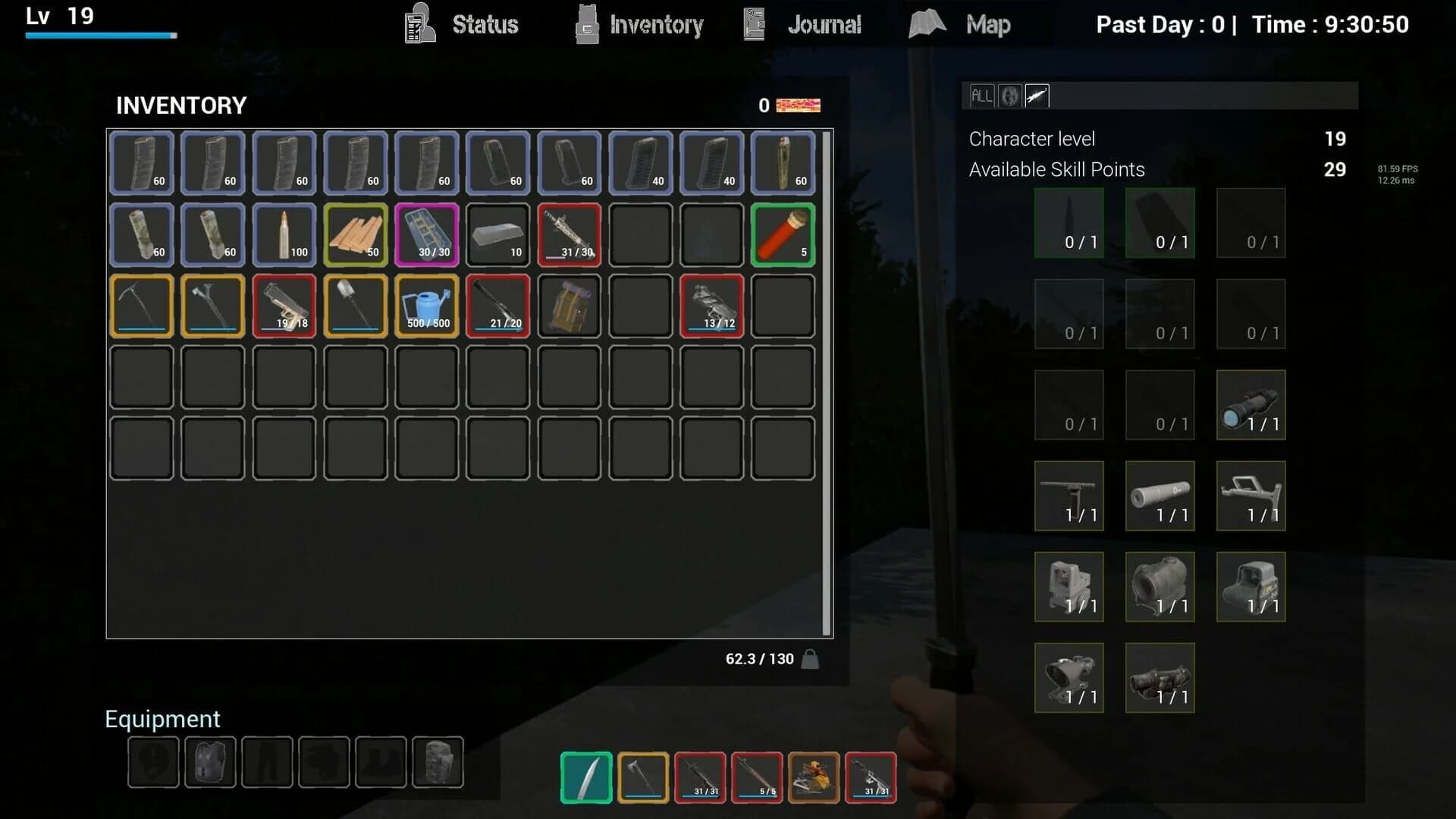Toggle the inventory weight lock icon

click(811, 659)
